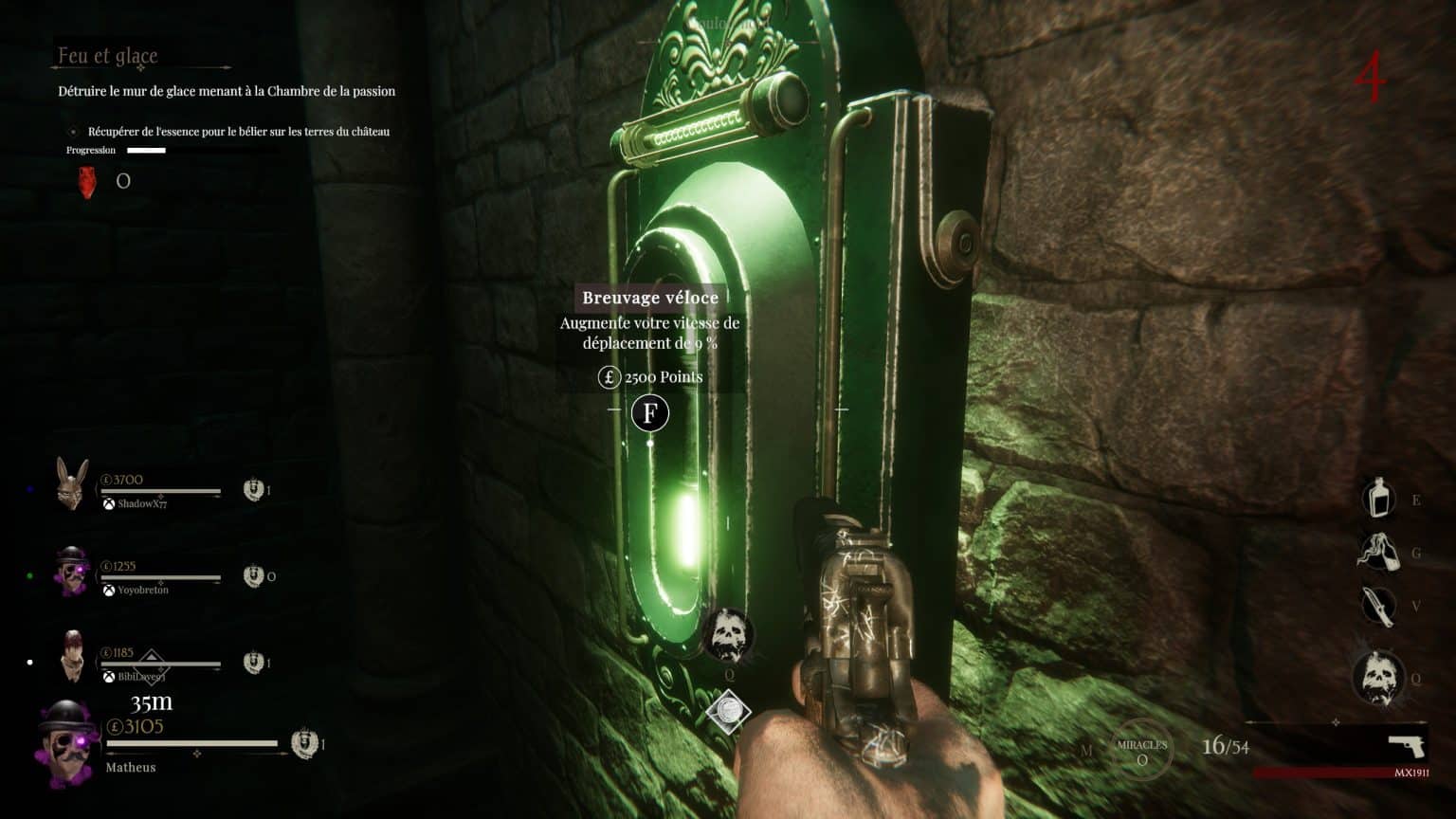Select the crown badge next to BibiLove93
The height and width of the screenshot is (819, 1456).
(x=254, y=660)
